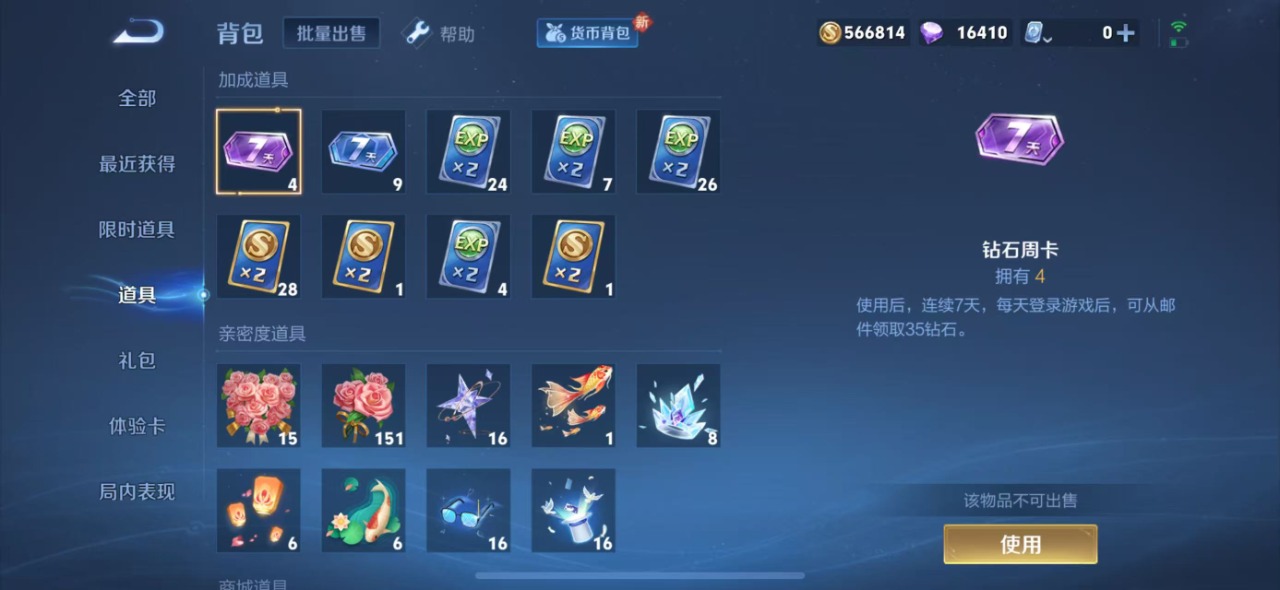Select the magic hat with doves item

point(573,510)
